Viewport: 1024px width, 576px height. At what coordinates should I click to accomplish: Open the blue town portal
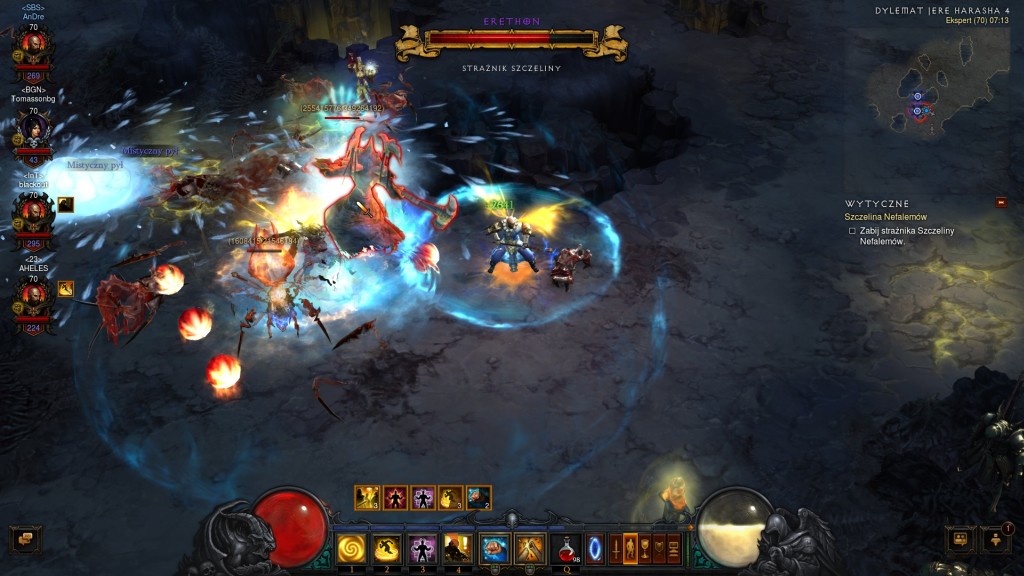tap(595, 549)
